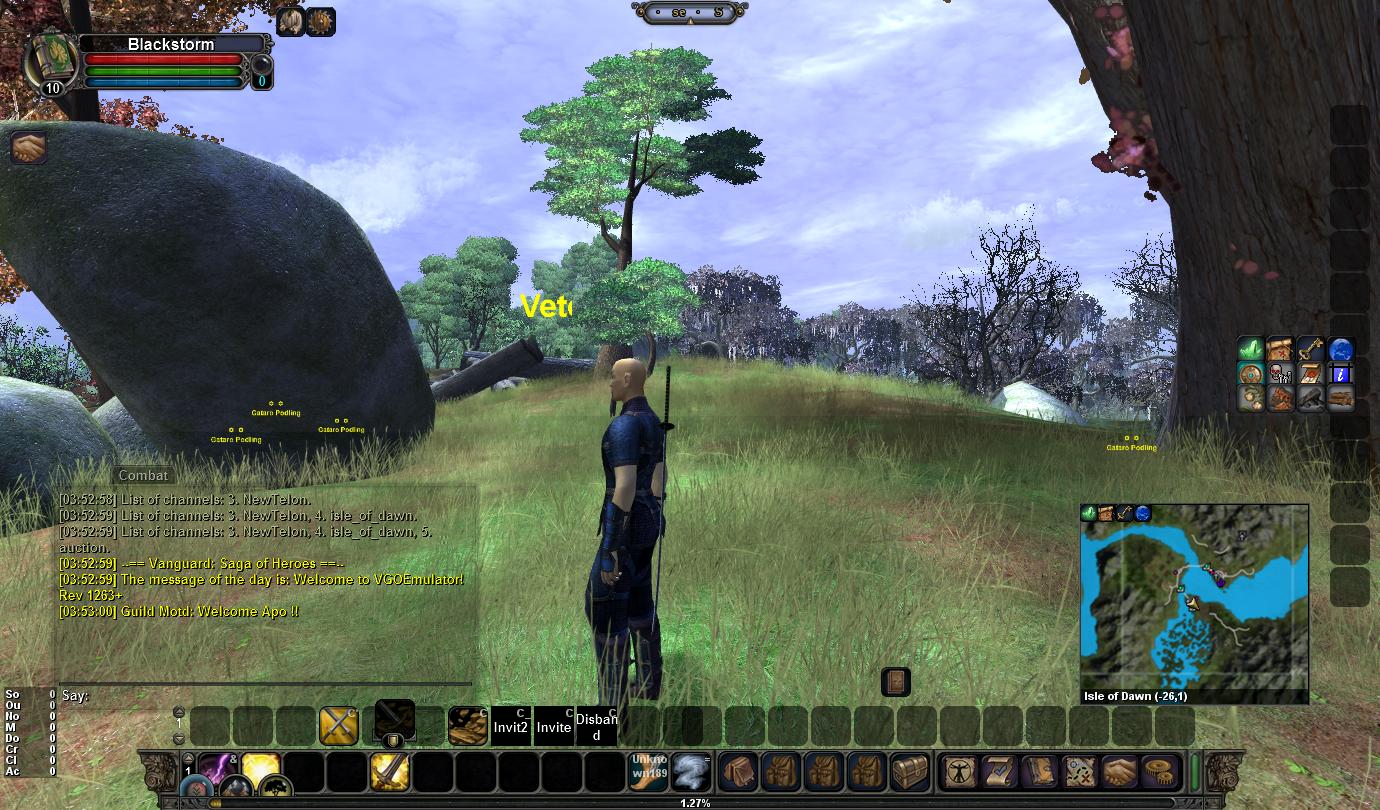Activate the glowing sword attack ability

point(389,771)
